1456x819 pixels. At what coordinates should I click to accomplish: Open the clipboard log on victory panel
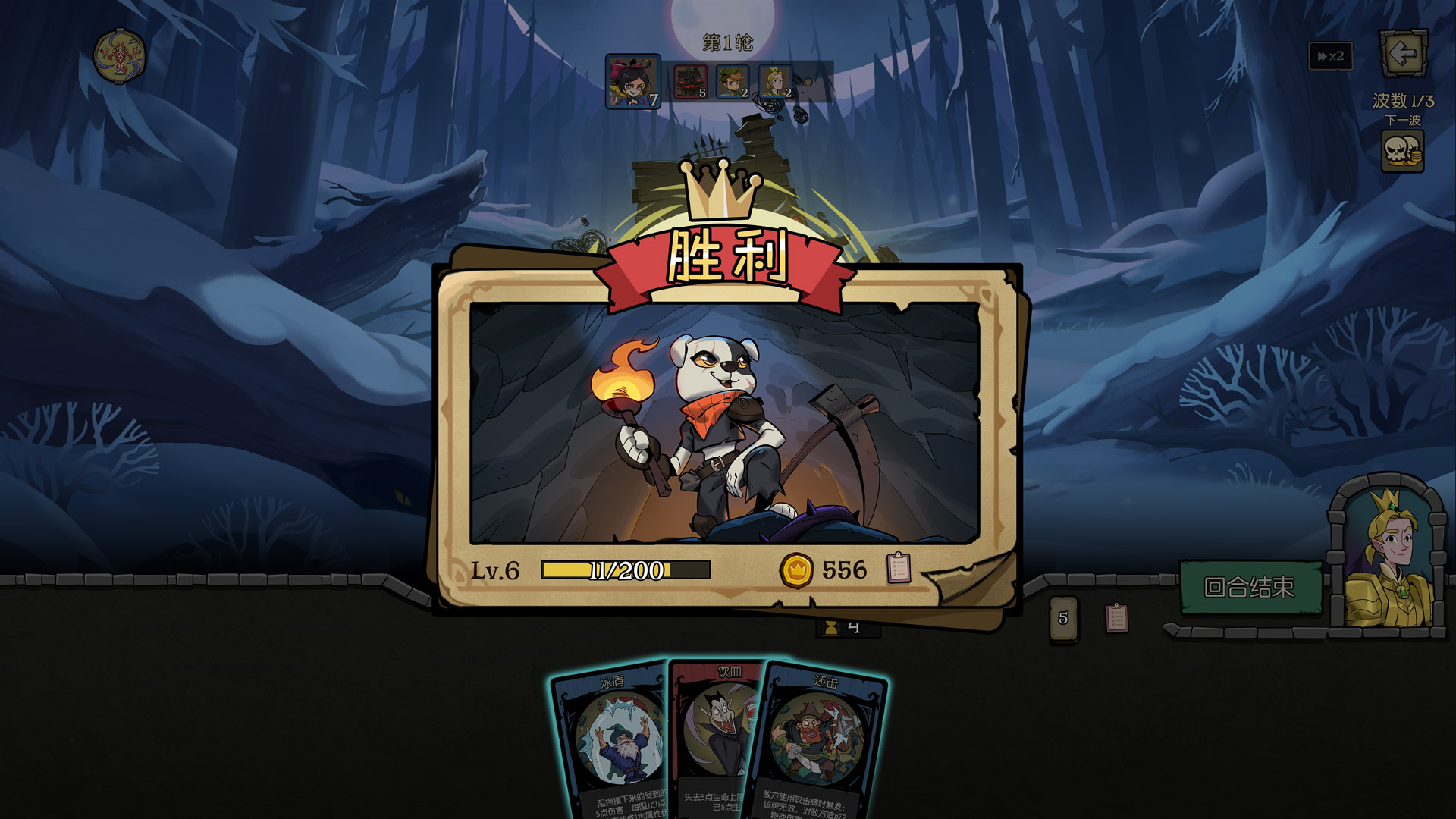point(899,568)
